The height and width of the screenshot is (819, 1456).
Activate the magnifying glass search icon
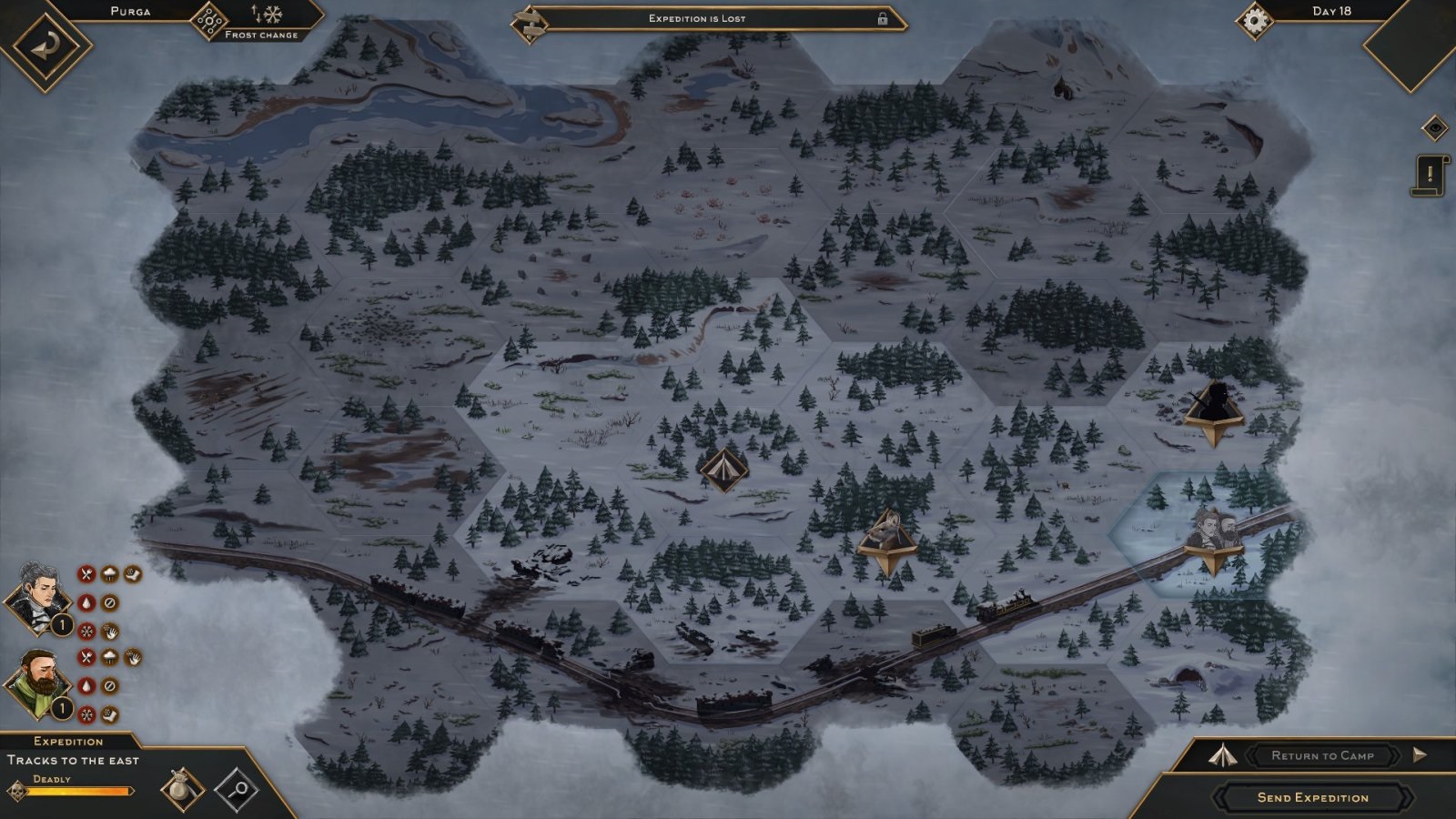(237, 788)
